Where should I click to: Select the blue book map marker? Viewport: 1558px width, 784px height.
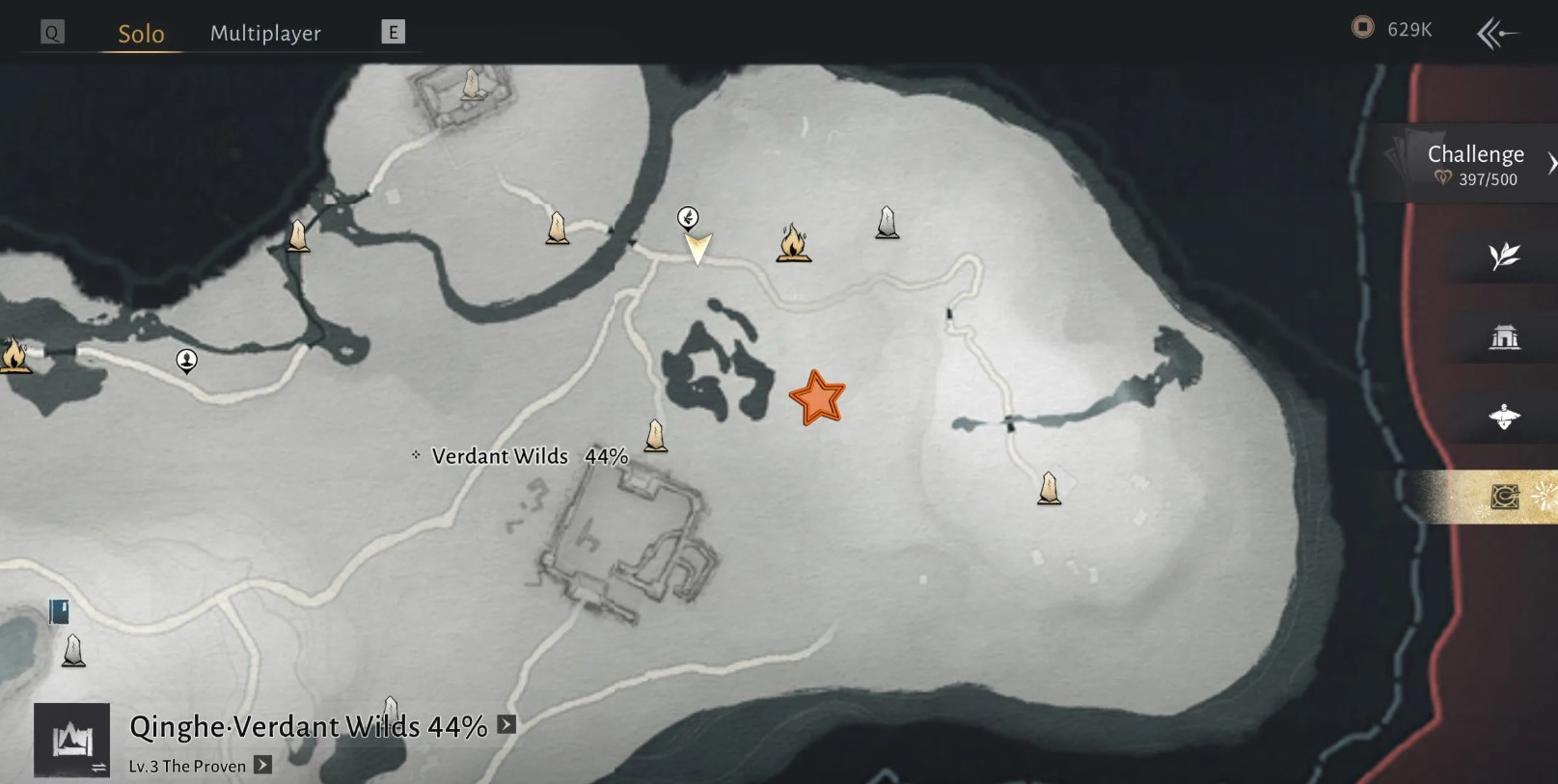coord(59,611)
